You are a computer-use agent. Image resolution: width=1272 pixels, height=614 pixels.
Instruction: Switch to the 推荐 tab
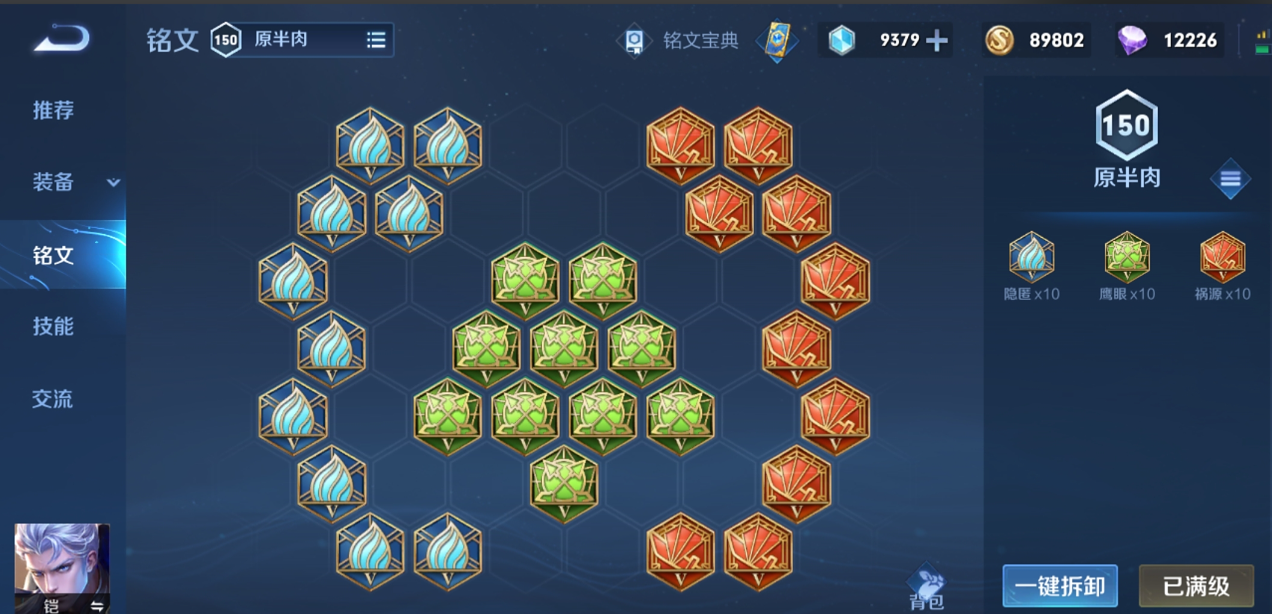53,110
